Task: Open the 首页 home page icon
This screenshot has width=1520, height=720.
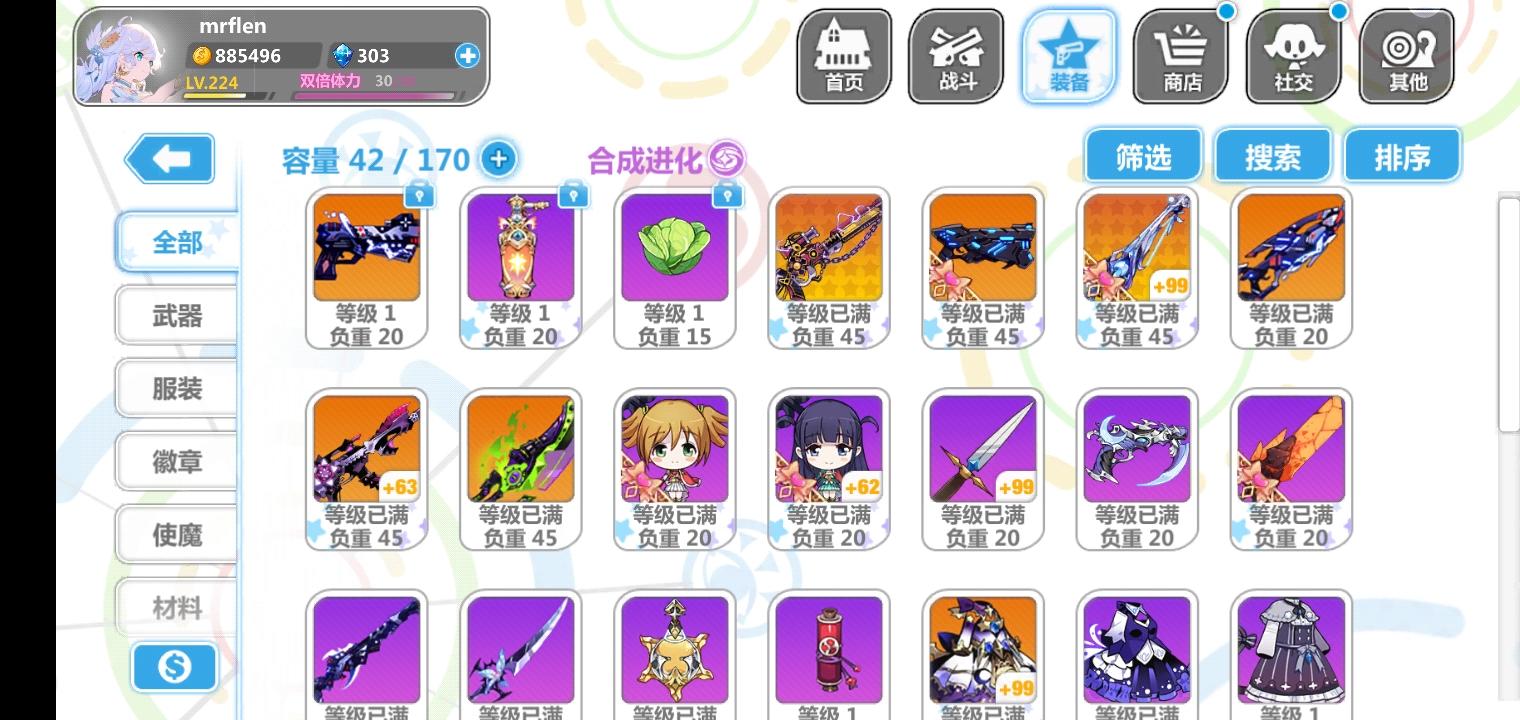Action: [843, 55]
